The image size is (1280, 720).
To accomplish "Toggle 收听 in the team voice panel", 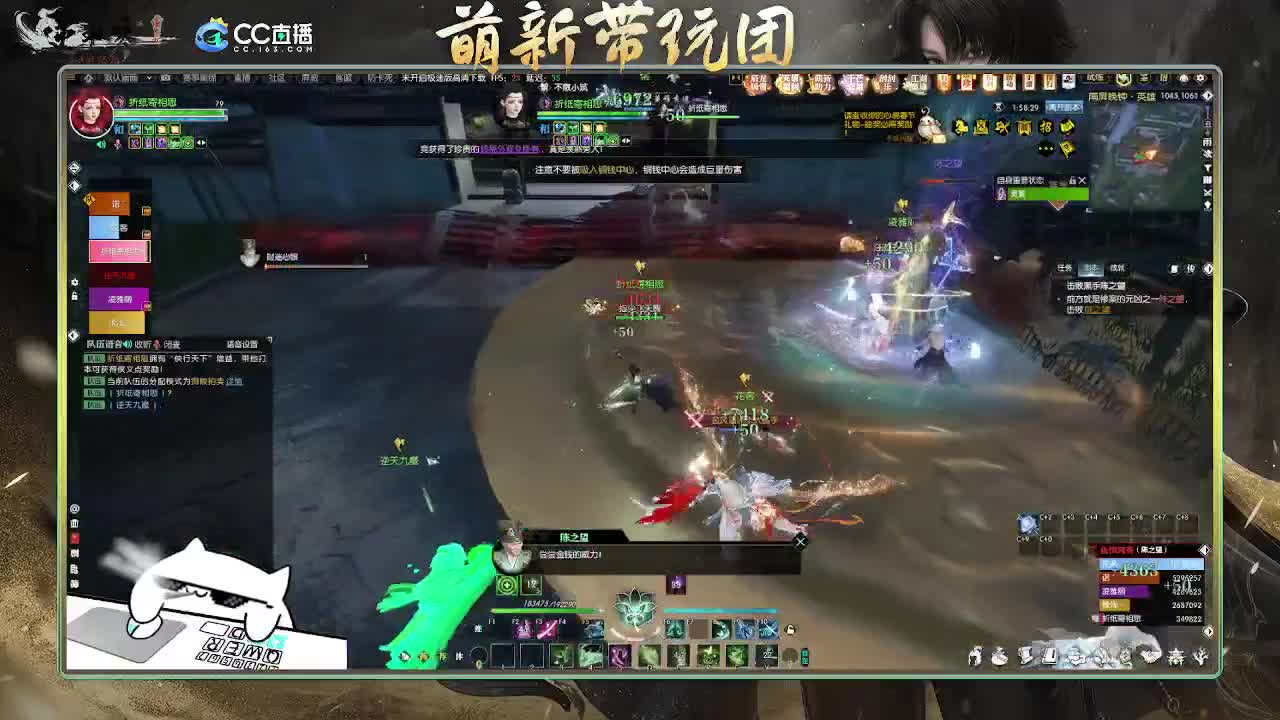I will [142, 343].
